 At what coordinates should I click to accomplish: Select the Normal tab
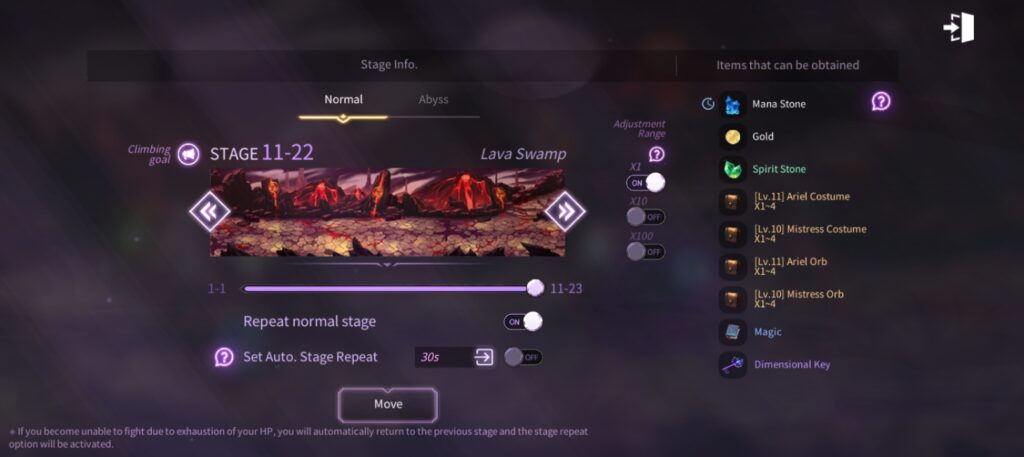[x=343, y=100]
